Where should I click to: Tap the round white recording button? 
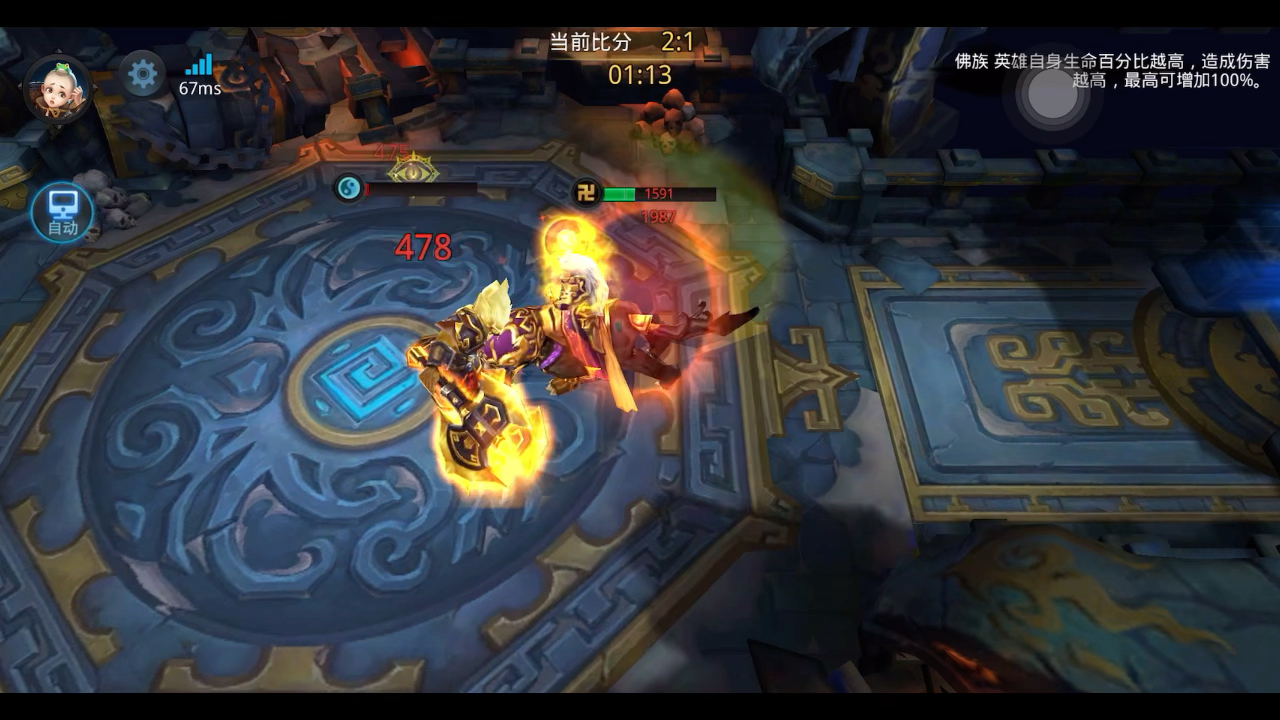coord(1052,95)
